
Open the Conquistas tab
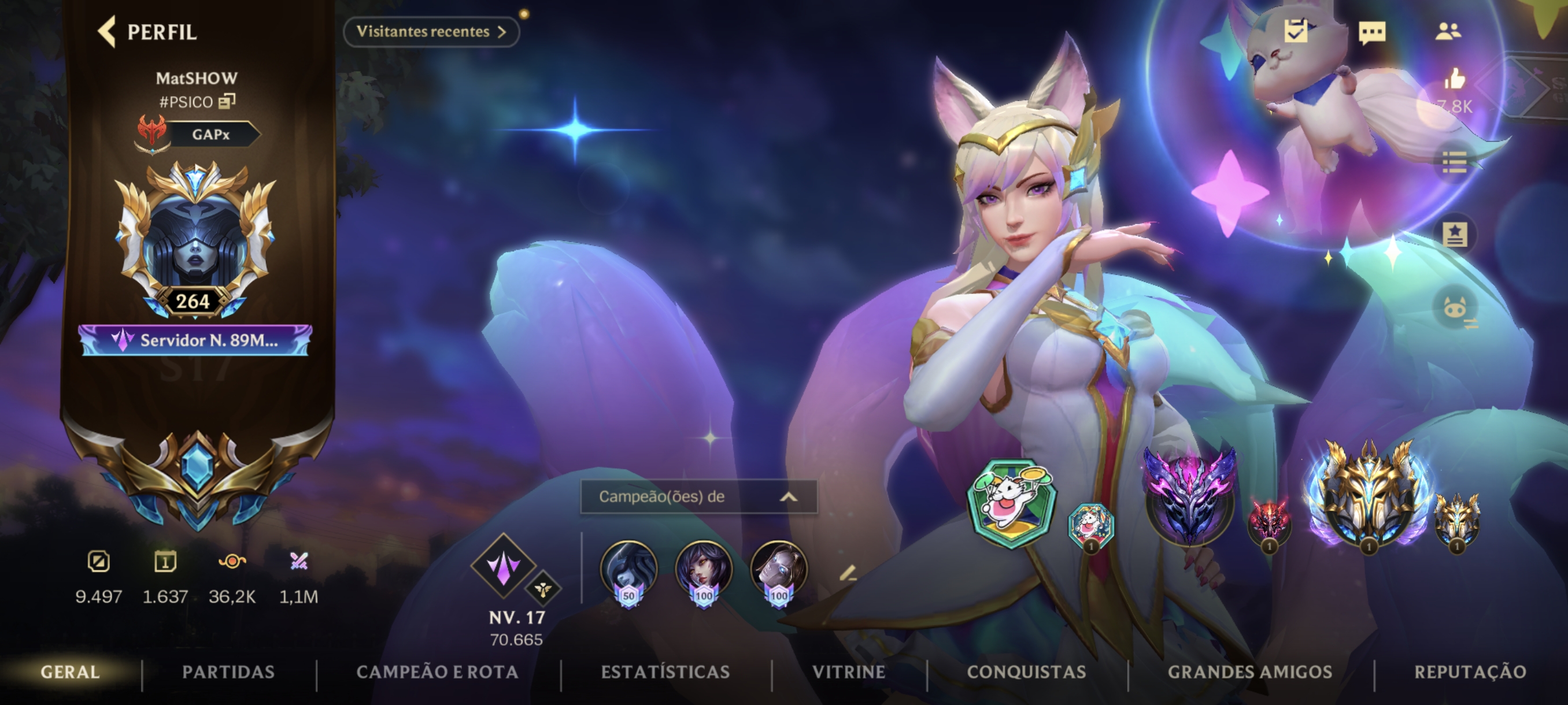[1026, 671]
